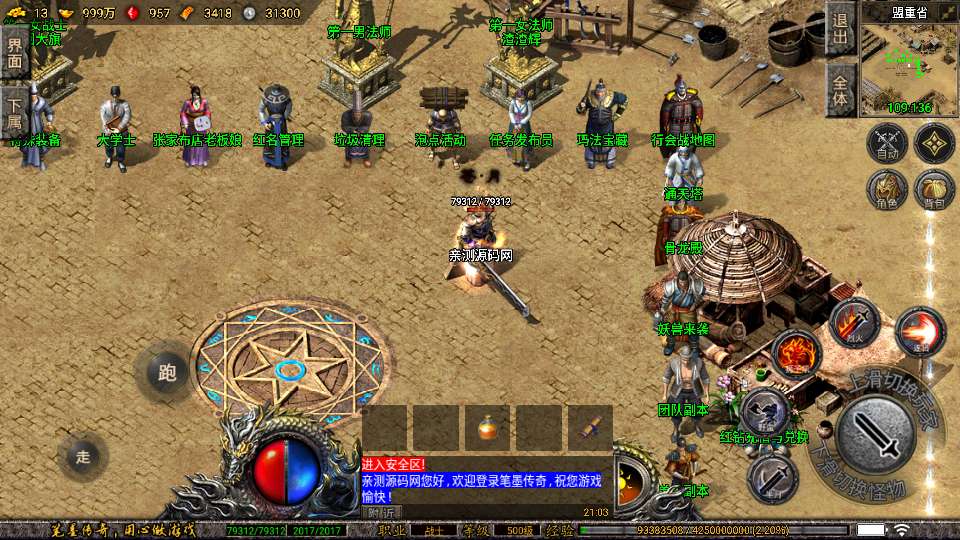
Task: Tap the four-point star icon button
Action: [x=934, y=143]
